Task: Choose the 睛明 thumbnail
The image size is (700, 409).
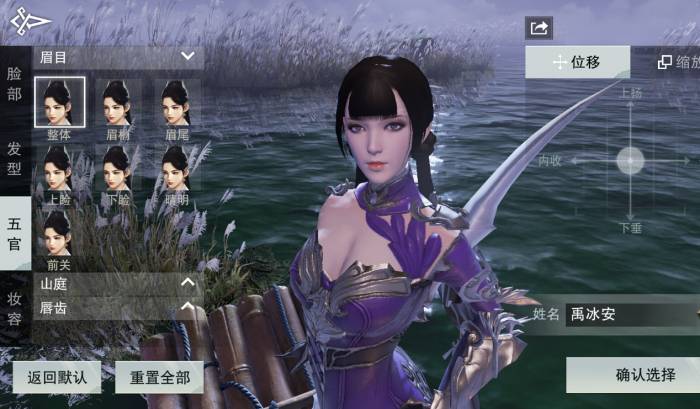Action: 176,169
